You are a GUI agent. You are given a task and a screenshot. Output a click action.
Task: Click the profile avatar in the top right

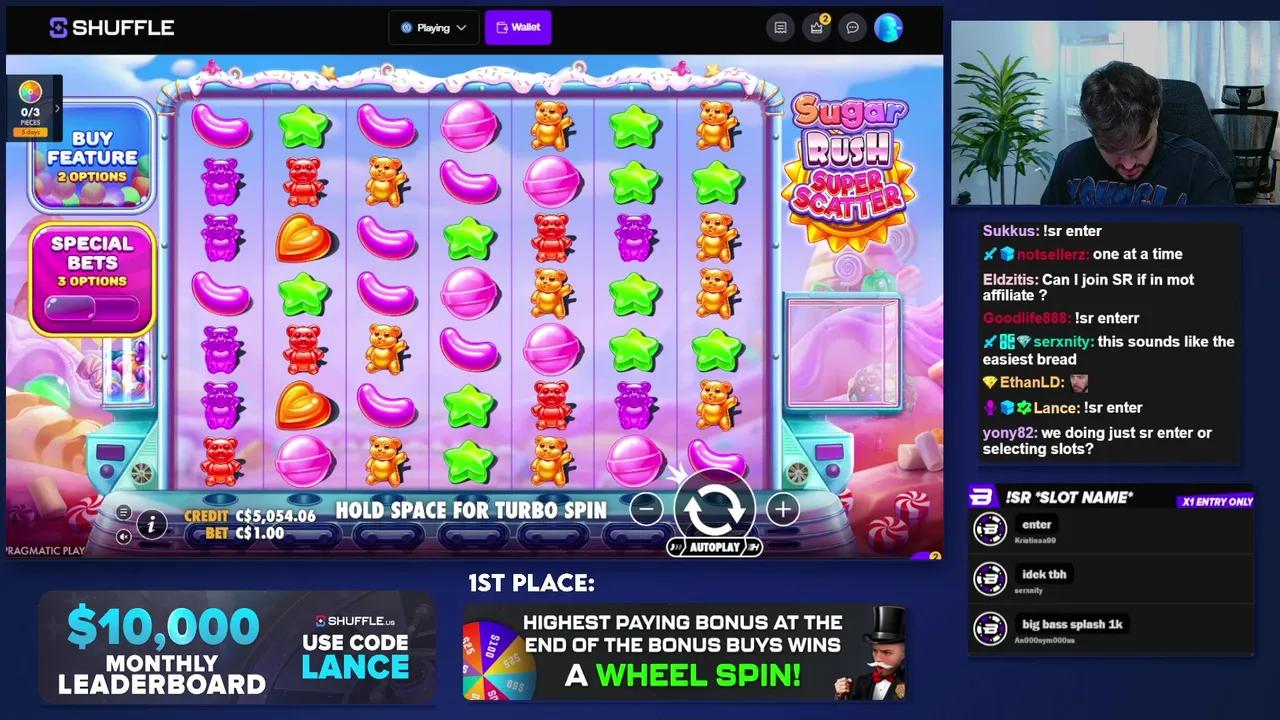point(889,27)
